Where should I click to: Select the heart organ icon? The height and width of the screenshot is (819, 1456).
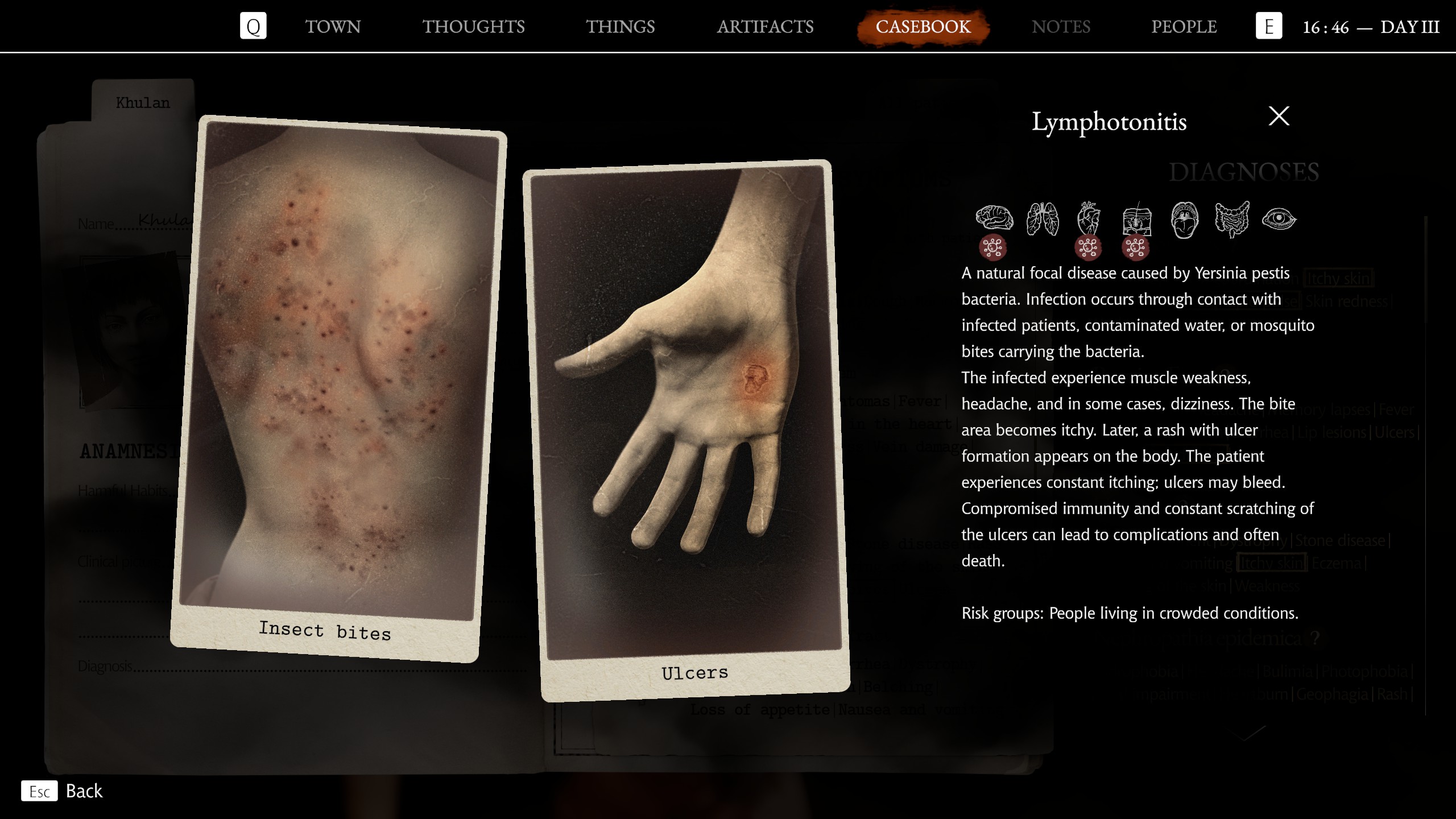(1089, 218)
